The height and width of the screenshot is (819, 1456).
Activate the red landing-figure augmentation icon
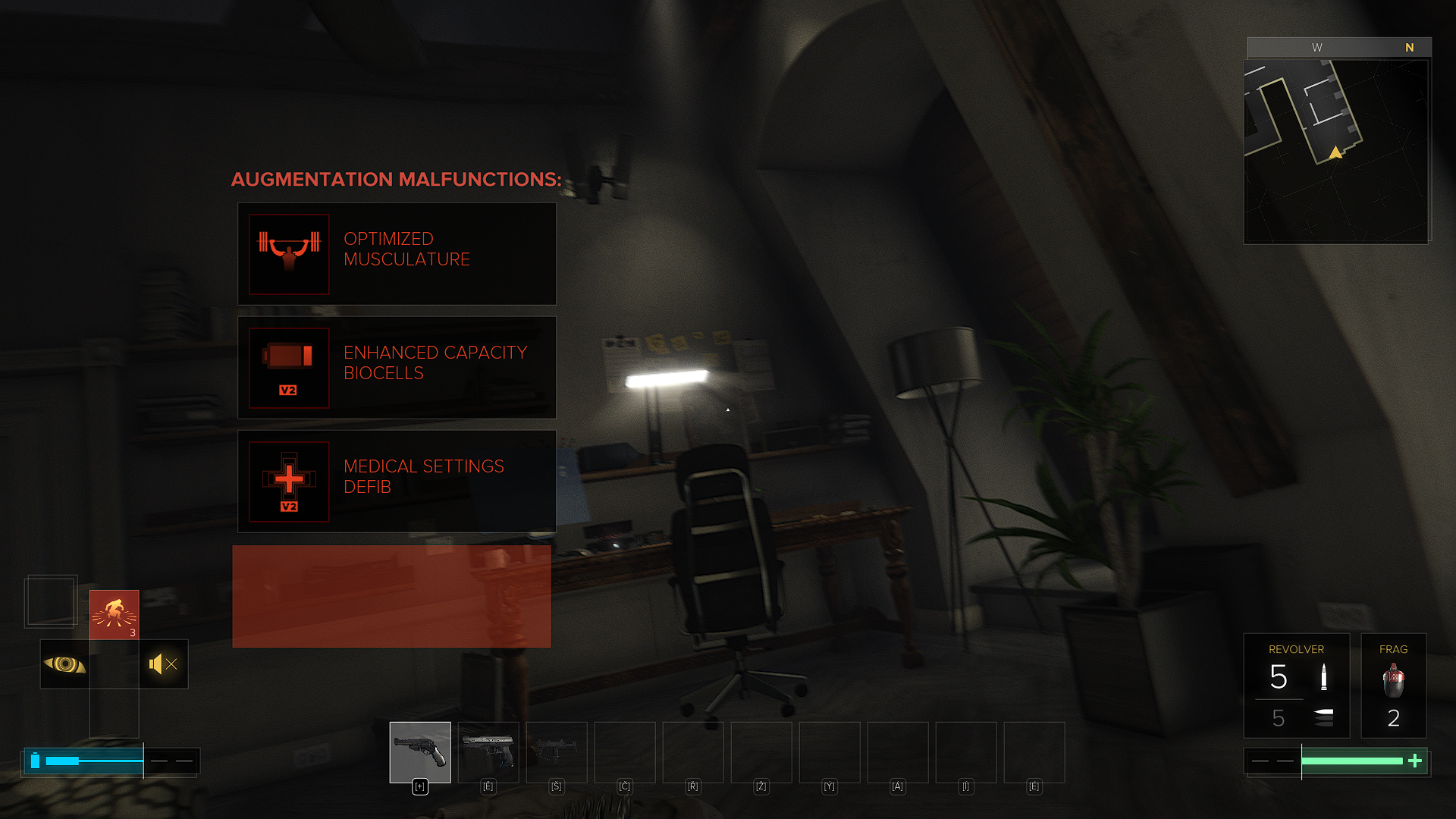point(115,614)
